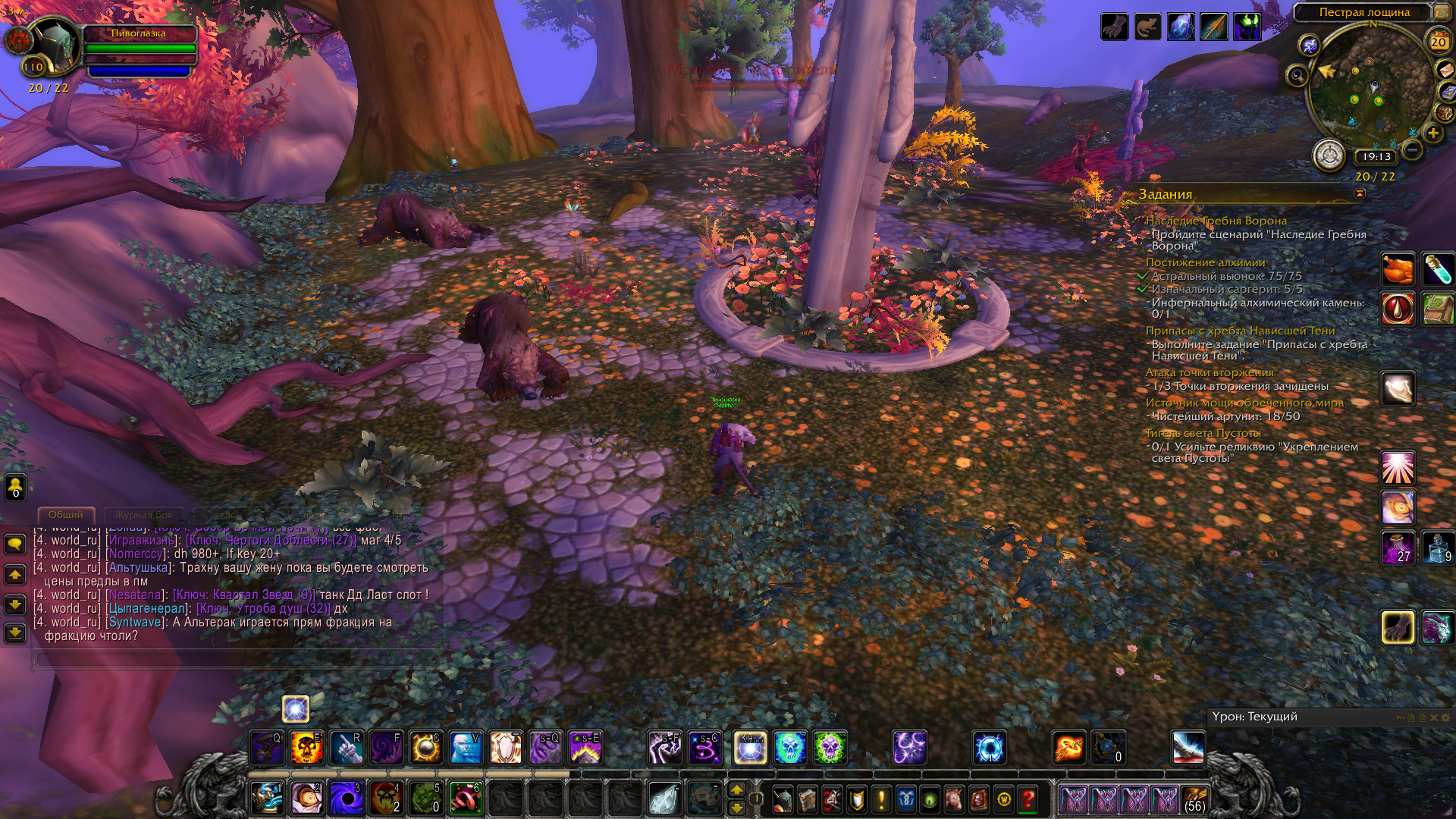Screen dimensions: 1456x819
Task: Open the minimap tracking magnifier button
Action: [x=1298, y=75]
